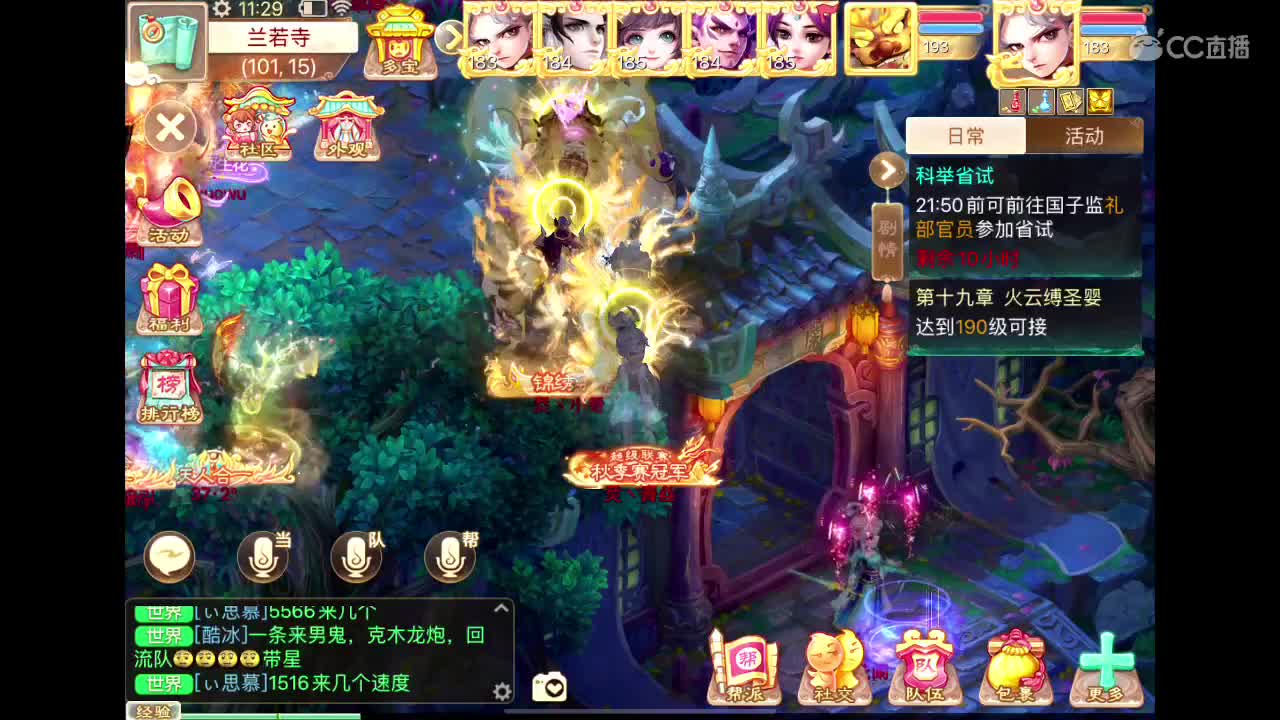Tap the green 更多 plus icon
This screenshot has width=1280, height=720.
pyautogui.click(x=1102, y=660)
